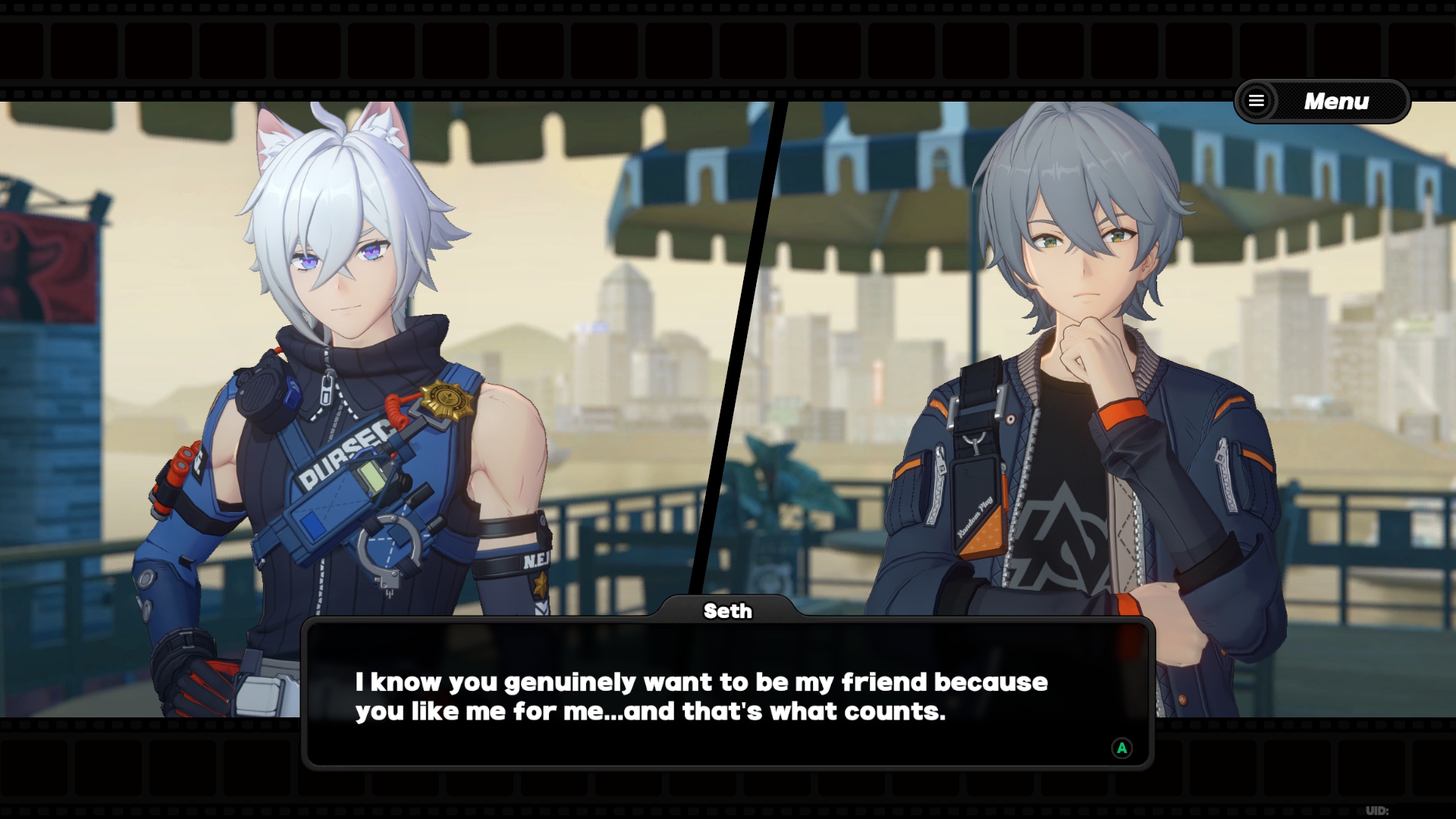Click the Seth nameplate above the dialogue
This screenshot has width=1456, height=819.
click(x=727, y=610)
